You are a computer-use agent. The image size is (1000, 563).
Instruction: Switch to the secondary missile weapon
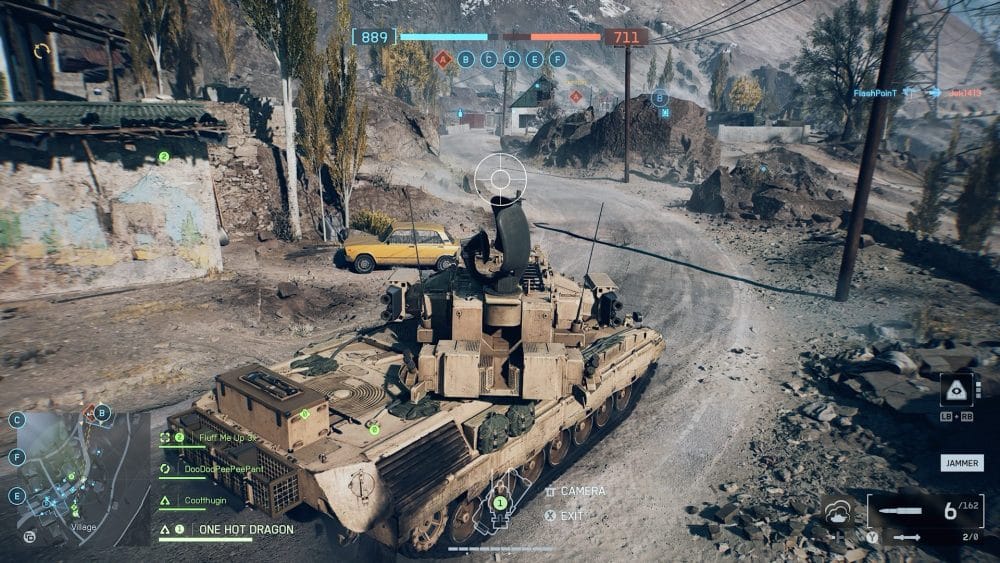point(906,538)
